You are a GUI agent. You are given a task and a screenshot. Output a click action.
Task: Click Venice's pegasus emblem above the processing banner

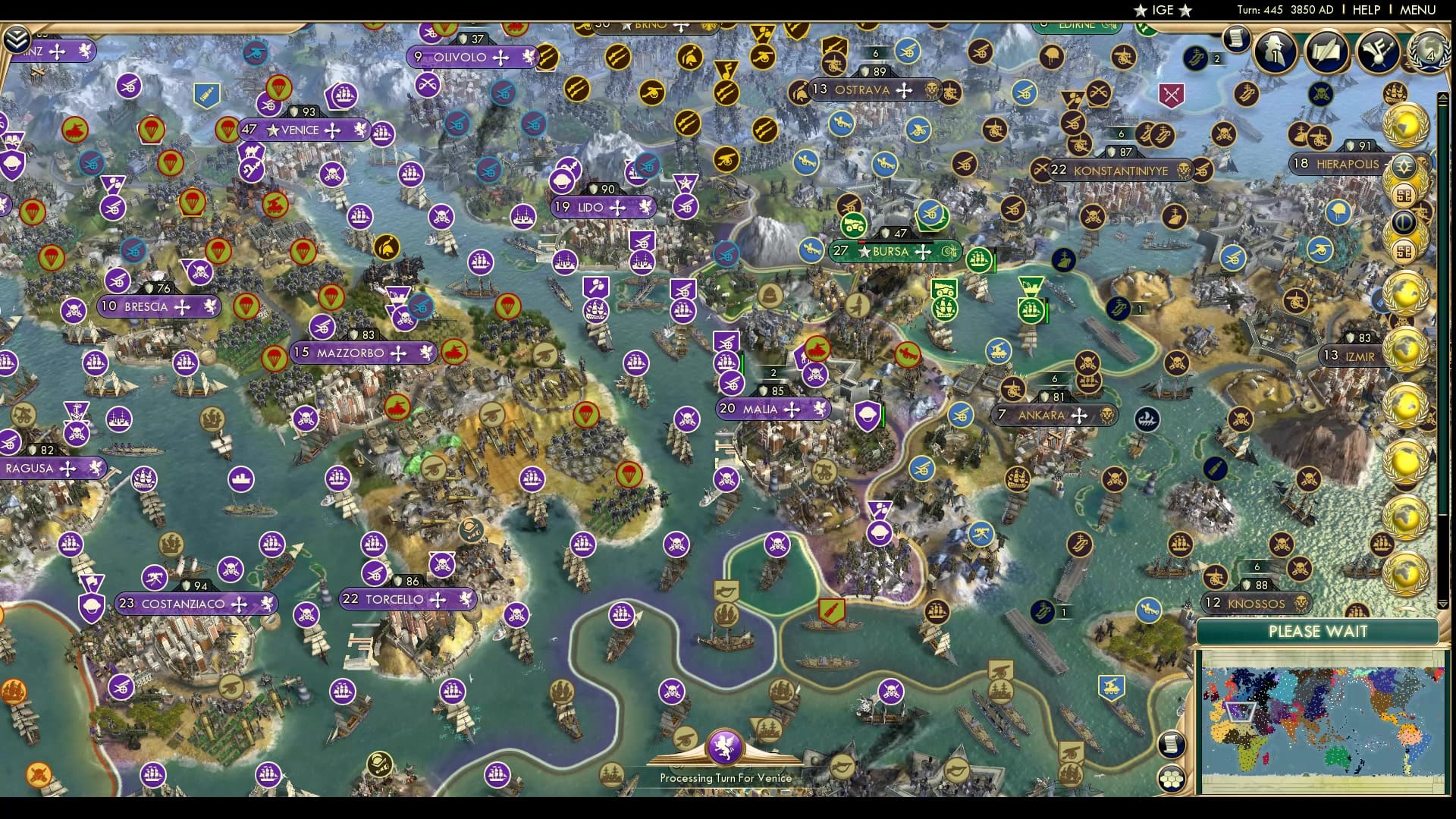click(x=726, y=747)
